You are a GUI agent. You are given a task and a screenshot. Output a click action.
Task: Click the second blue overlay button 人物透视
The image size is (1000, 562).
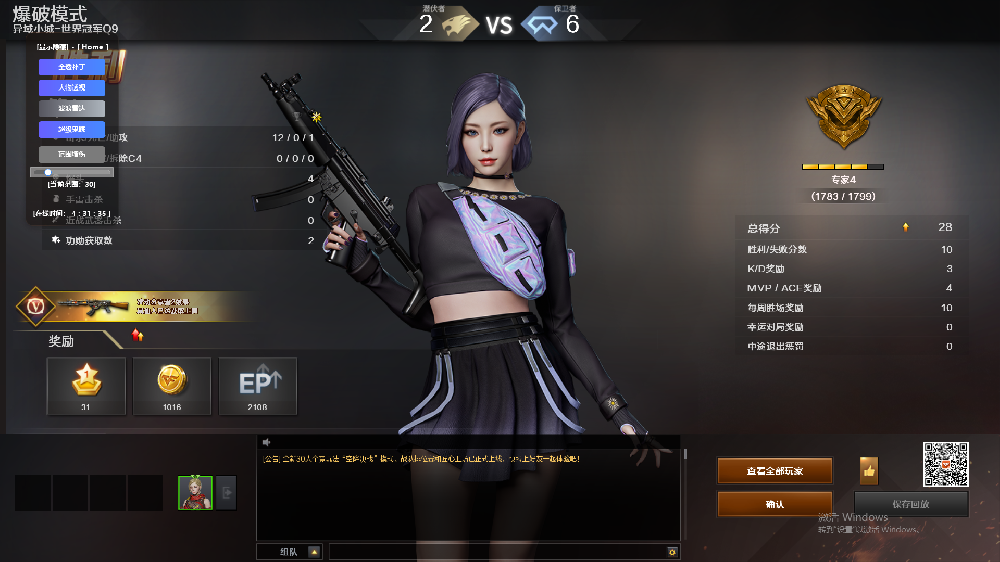pos(72,88)
